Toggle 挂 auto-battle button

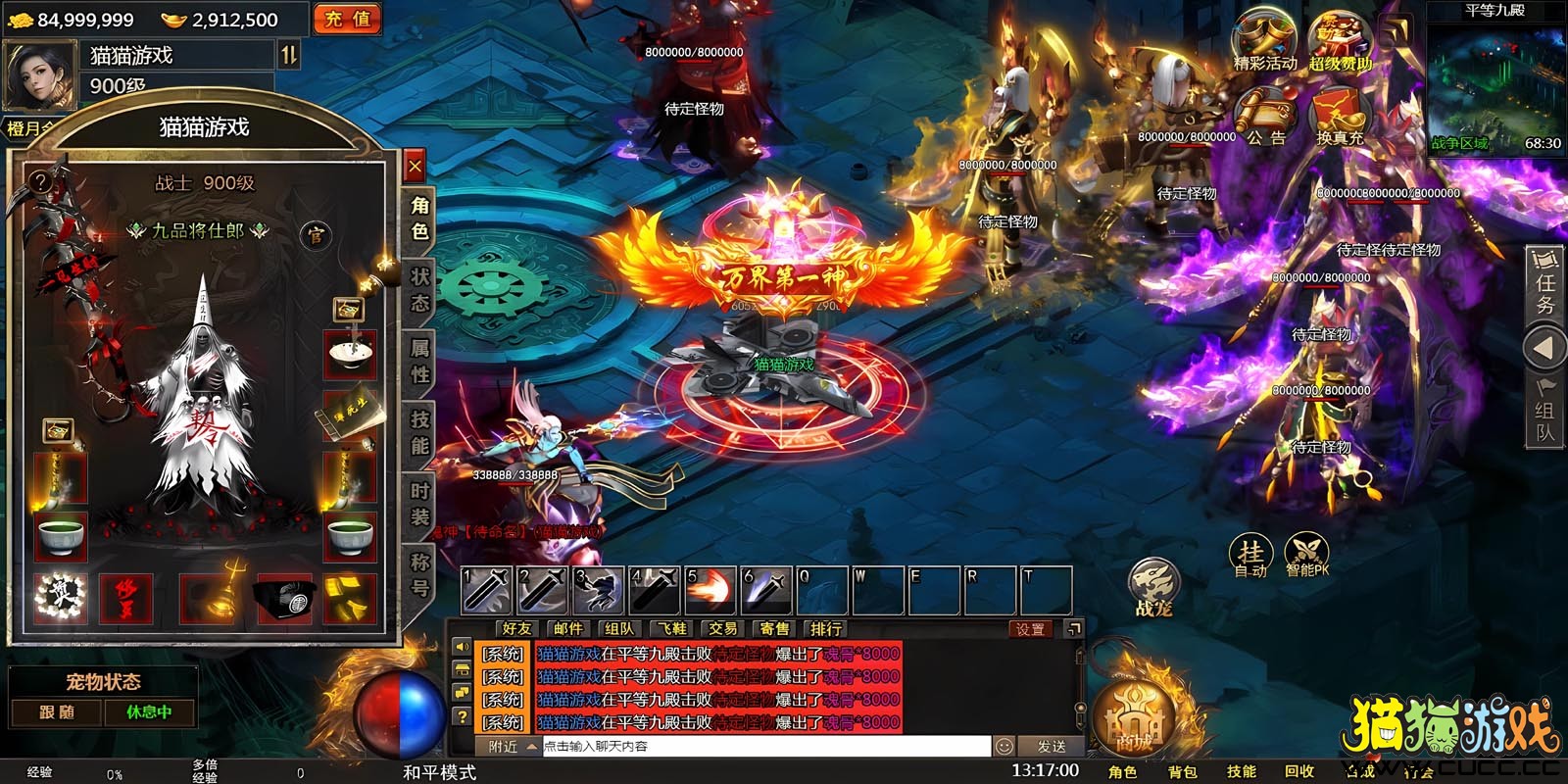pyautogui.click(x=1250, y=555)
